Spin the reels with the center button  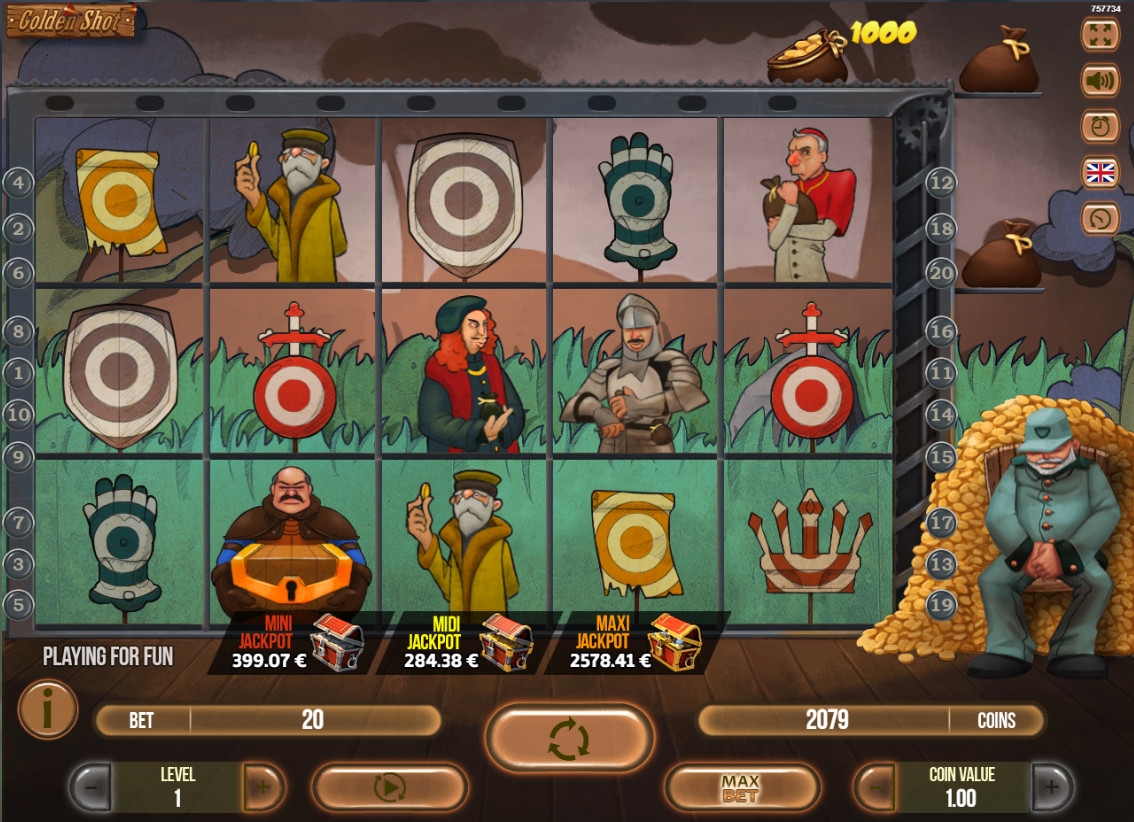point(569,740)
